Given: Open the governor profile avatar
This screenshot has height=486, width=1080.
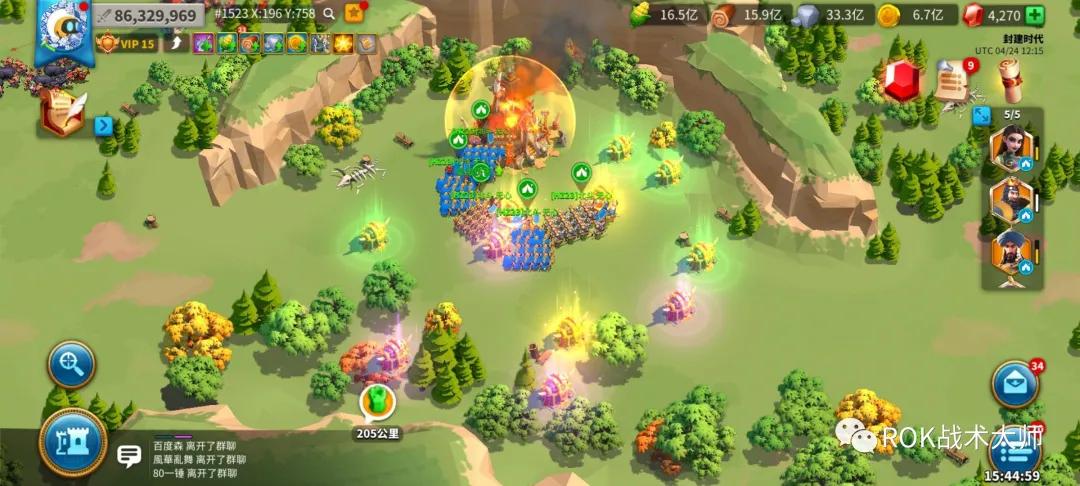Looking at the screenshot, I should coord(62,27).
